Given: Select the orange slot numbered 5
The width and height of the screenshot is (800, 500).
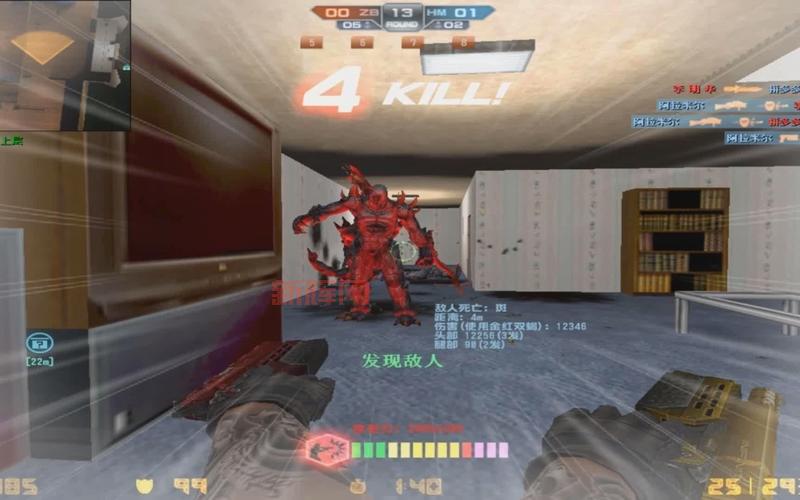Looking at the screenshot, I should 311,42.
